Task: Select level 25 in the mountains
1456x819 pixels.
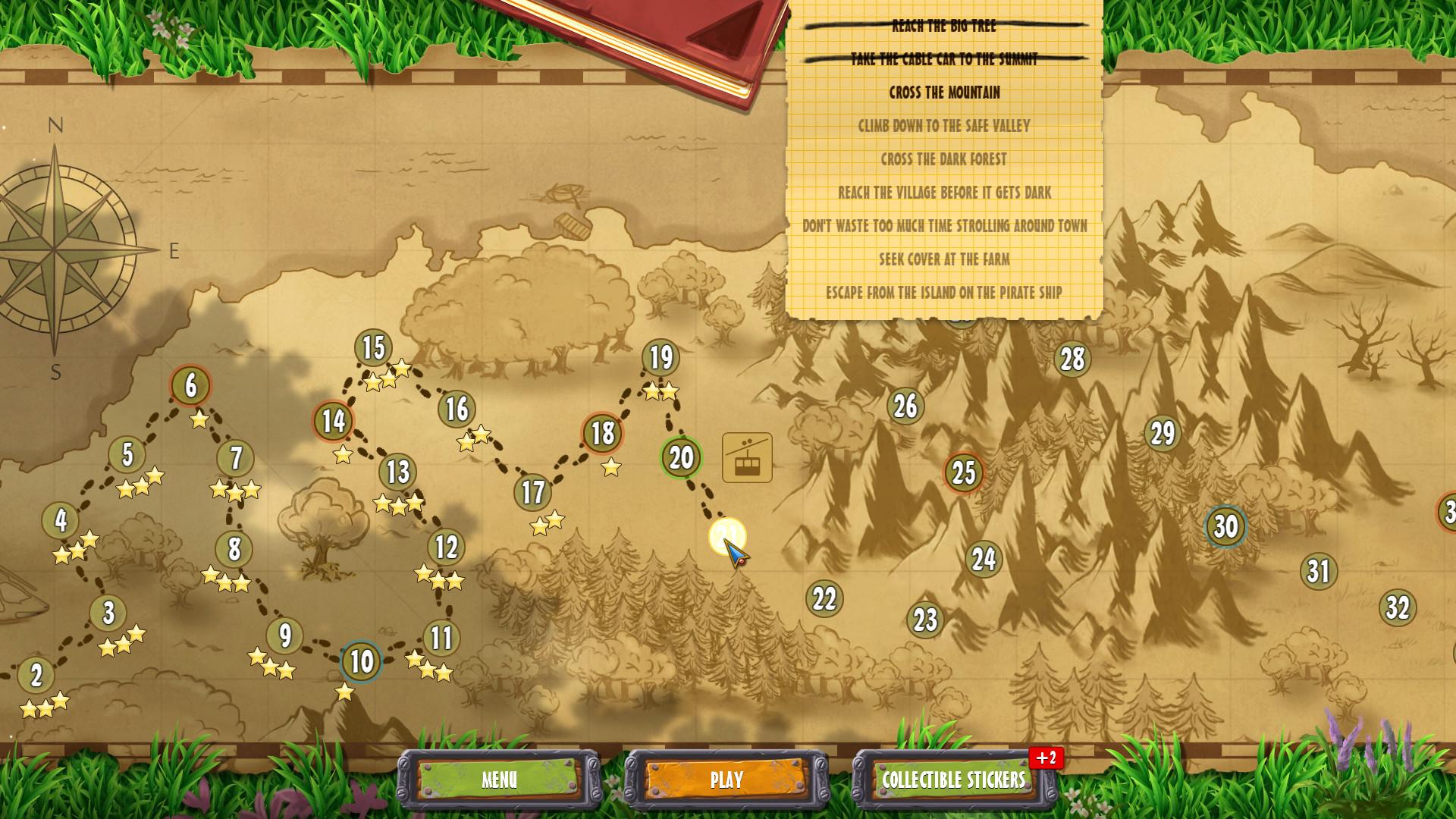Action: (x=963, y=472)
